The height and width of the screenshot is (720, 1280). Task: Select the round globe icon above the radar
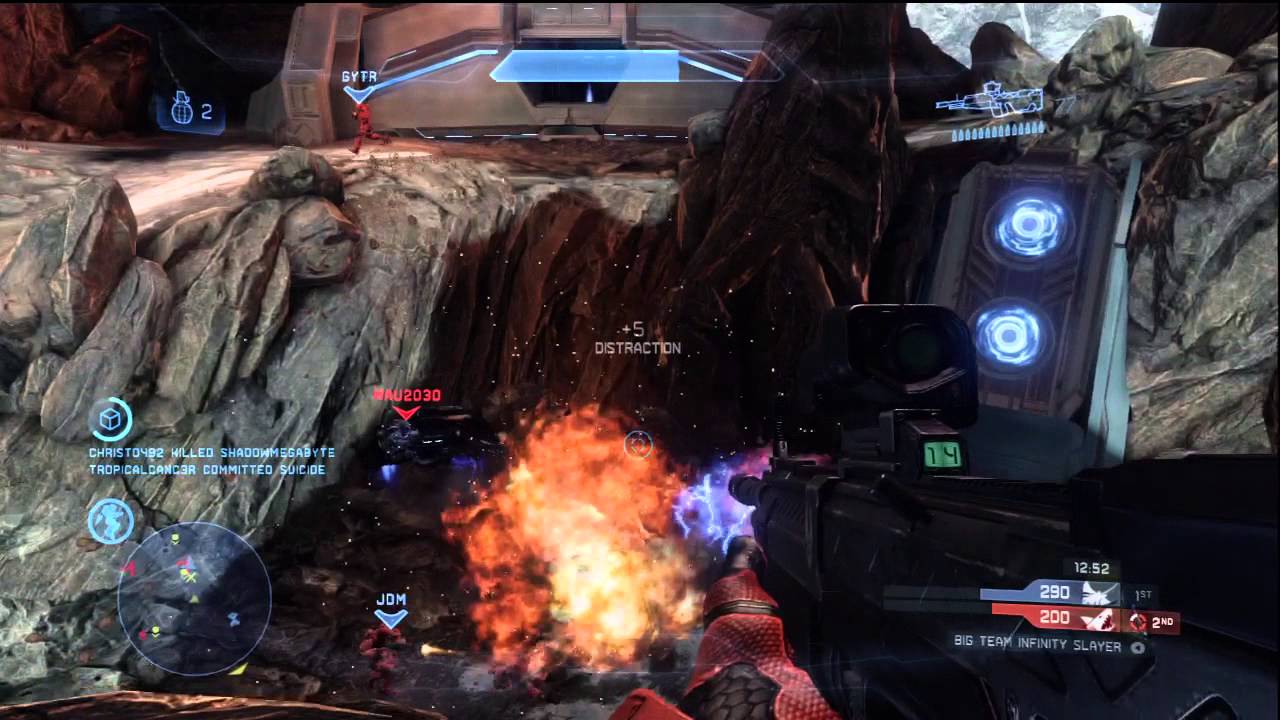tap(110, 521)
